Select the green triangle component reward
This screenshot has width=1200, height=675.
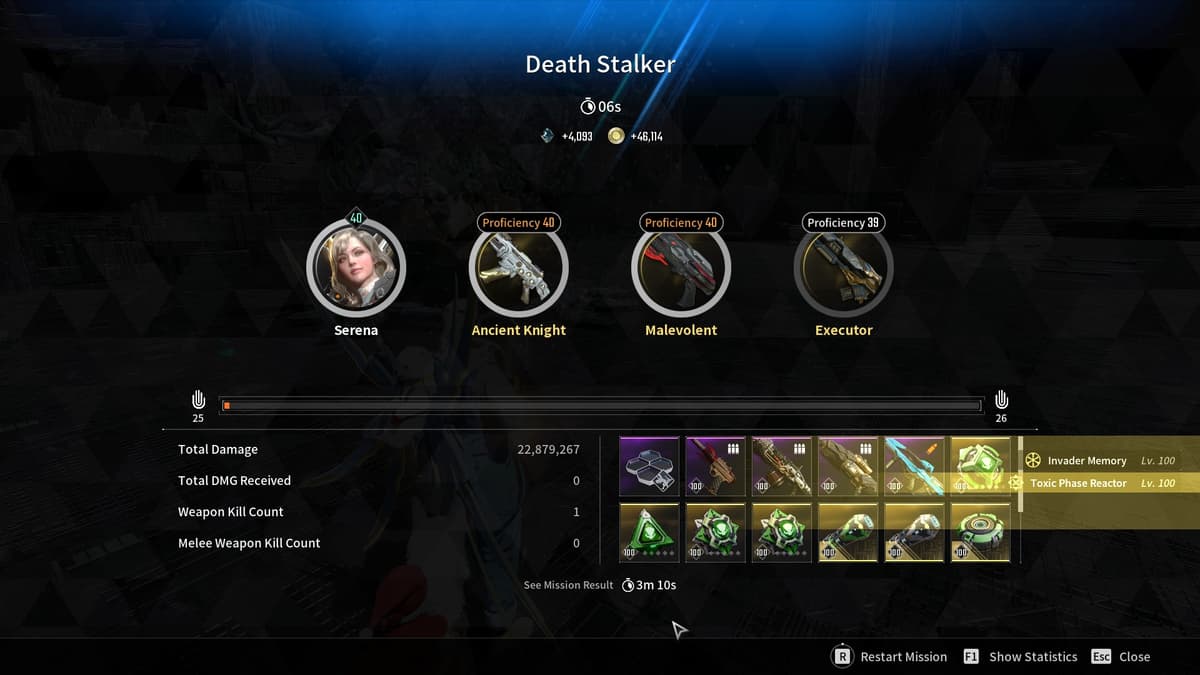pyautogui.click(x=649, y=532)
